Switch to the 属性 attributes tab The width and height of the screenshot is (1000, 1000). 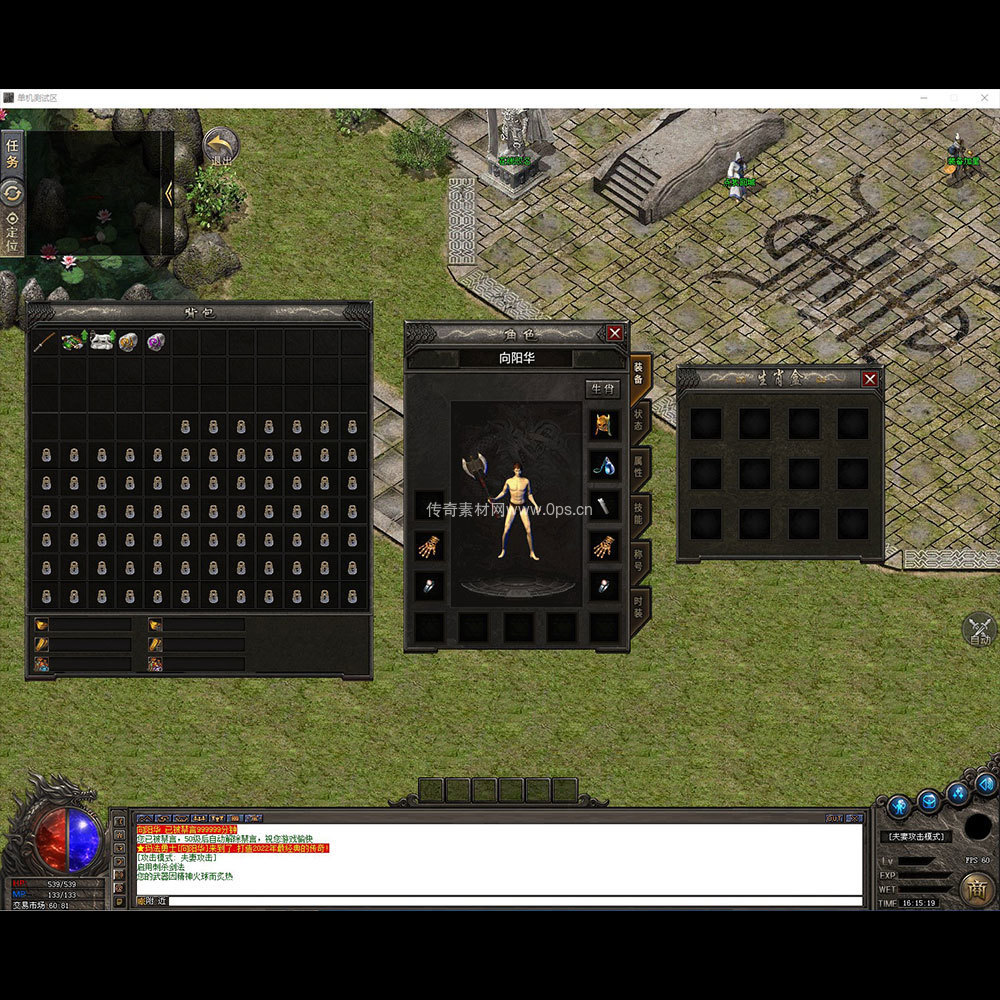pyautogui.click(x=639, y=466)
